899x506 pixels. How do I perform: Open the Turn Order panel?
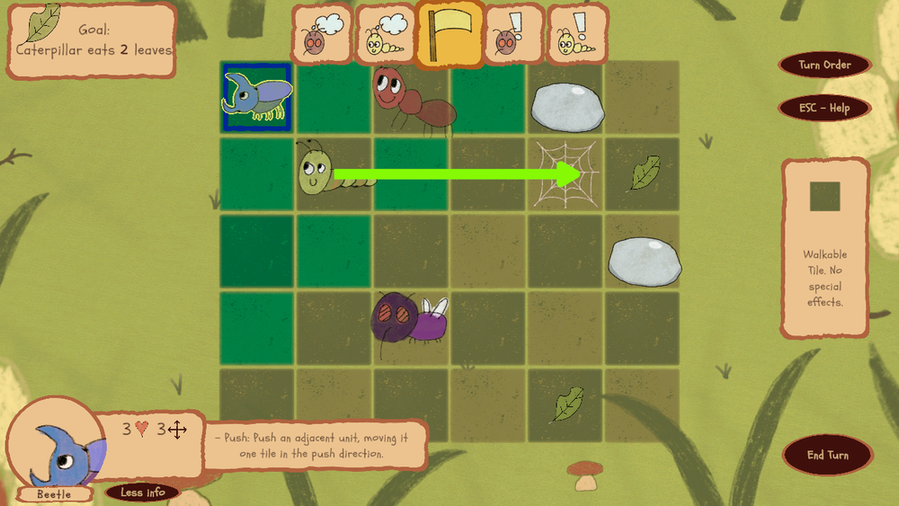tap(824, 65)
